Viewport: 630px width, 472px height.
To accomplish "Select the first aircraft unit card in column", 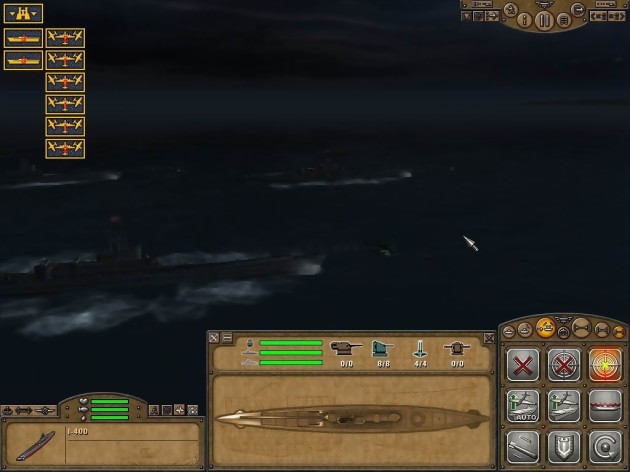I will [65, 38].
